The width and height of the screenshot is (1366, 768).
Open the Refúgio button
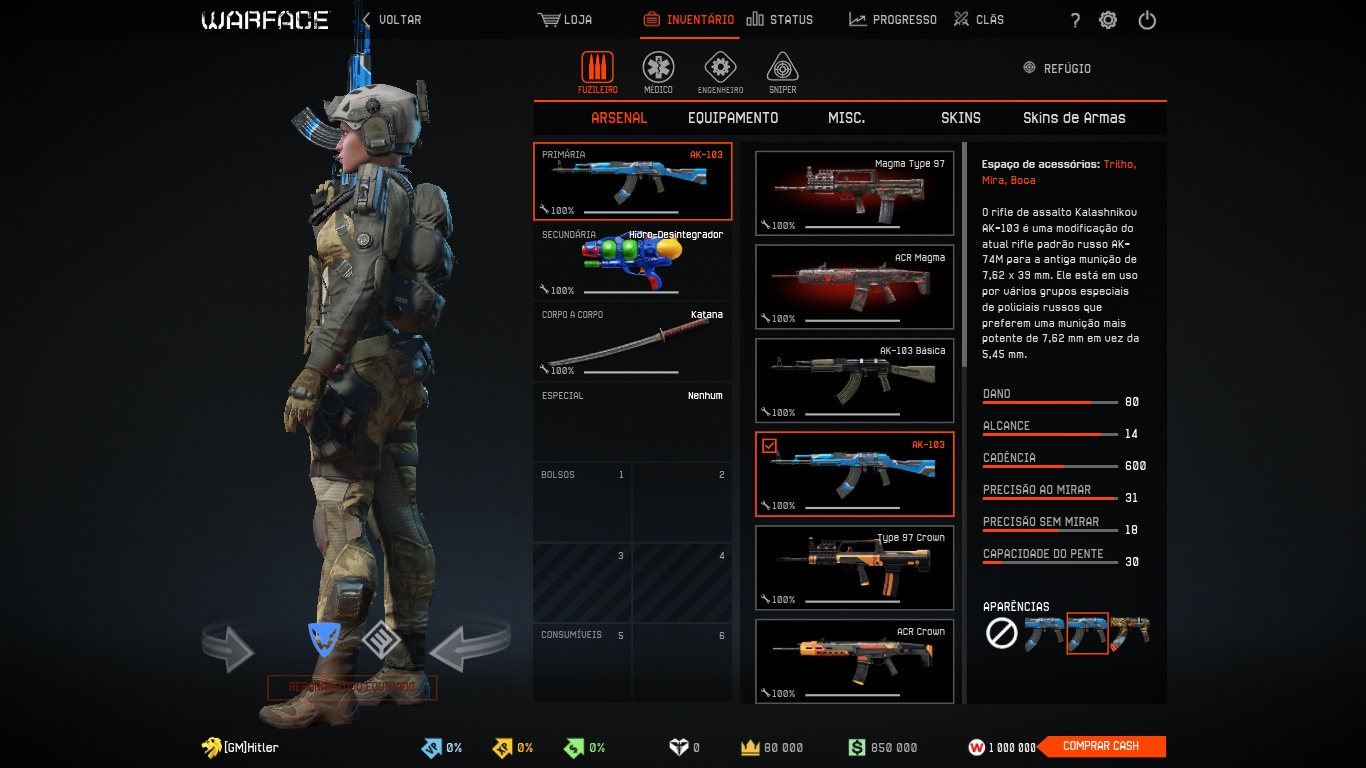click(1057, 68)
